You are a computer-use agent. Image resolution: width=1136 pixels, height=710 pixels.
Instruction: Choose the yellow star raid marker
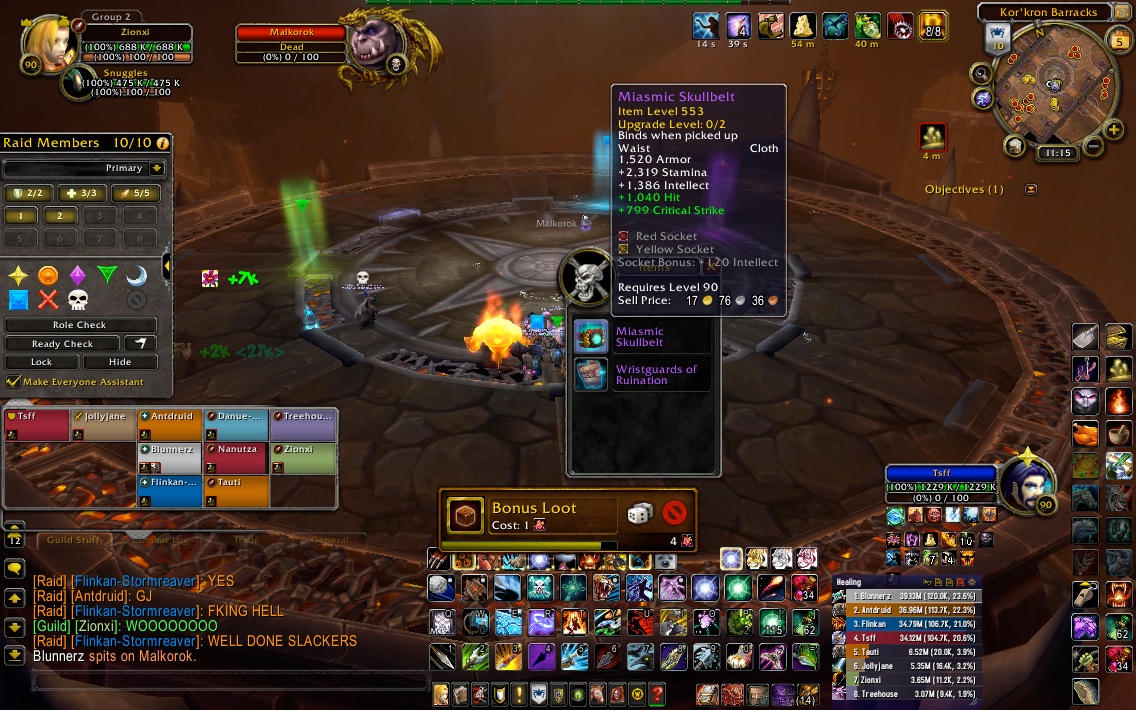tap(18, 275)
